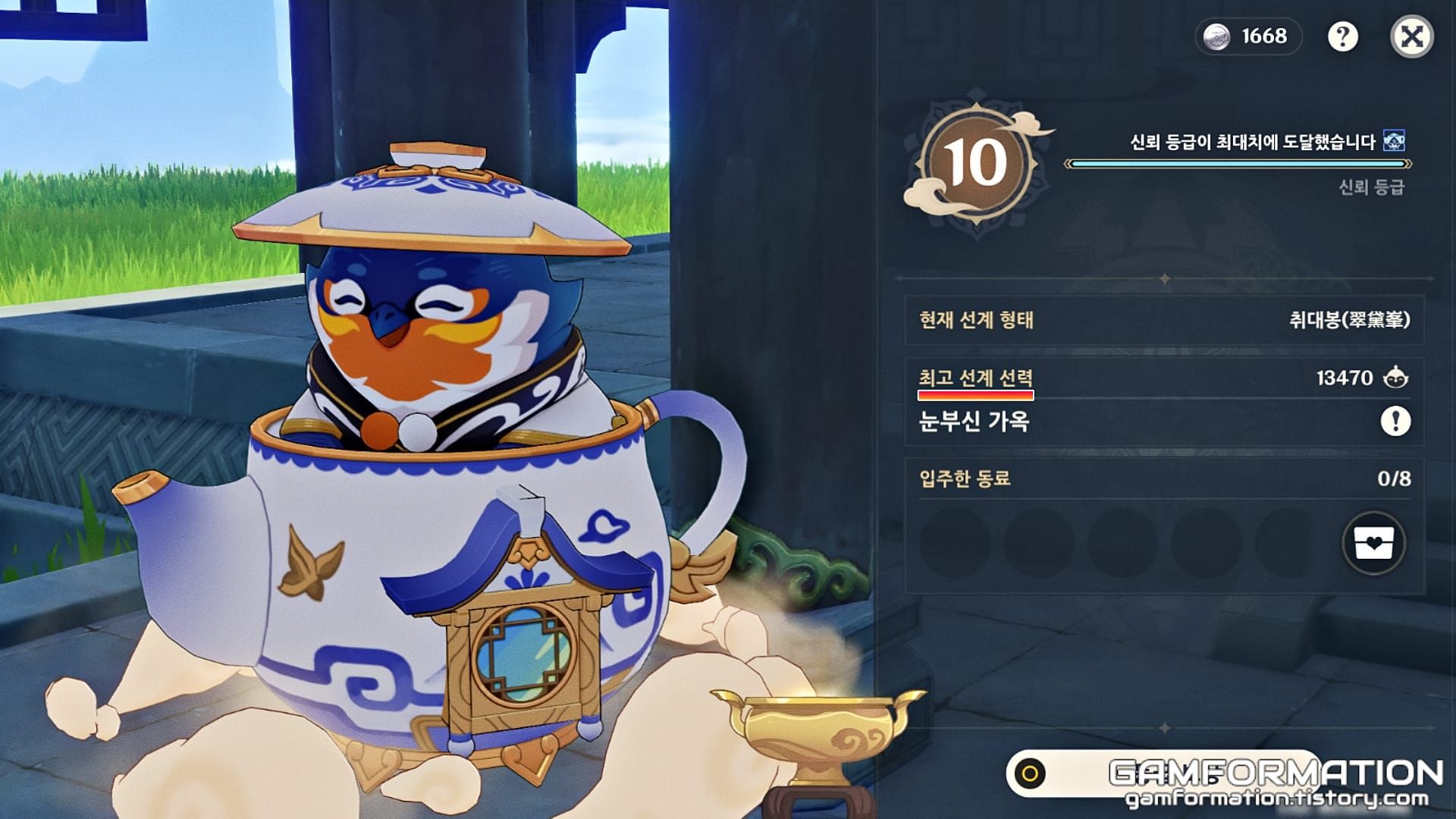The height and width of the screenshot is (819, 1456).
Task: Select the 현재 선계 형태 row
Action: (x=1164, y=320)
